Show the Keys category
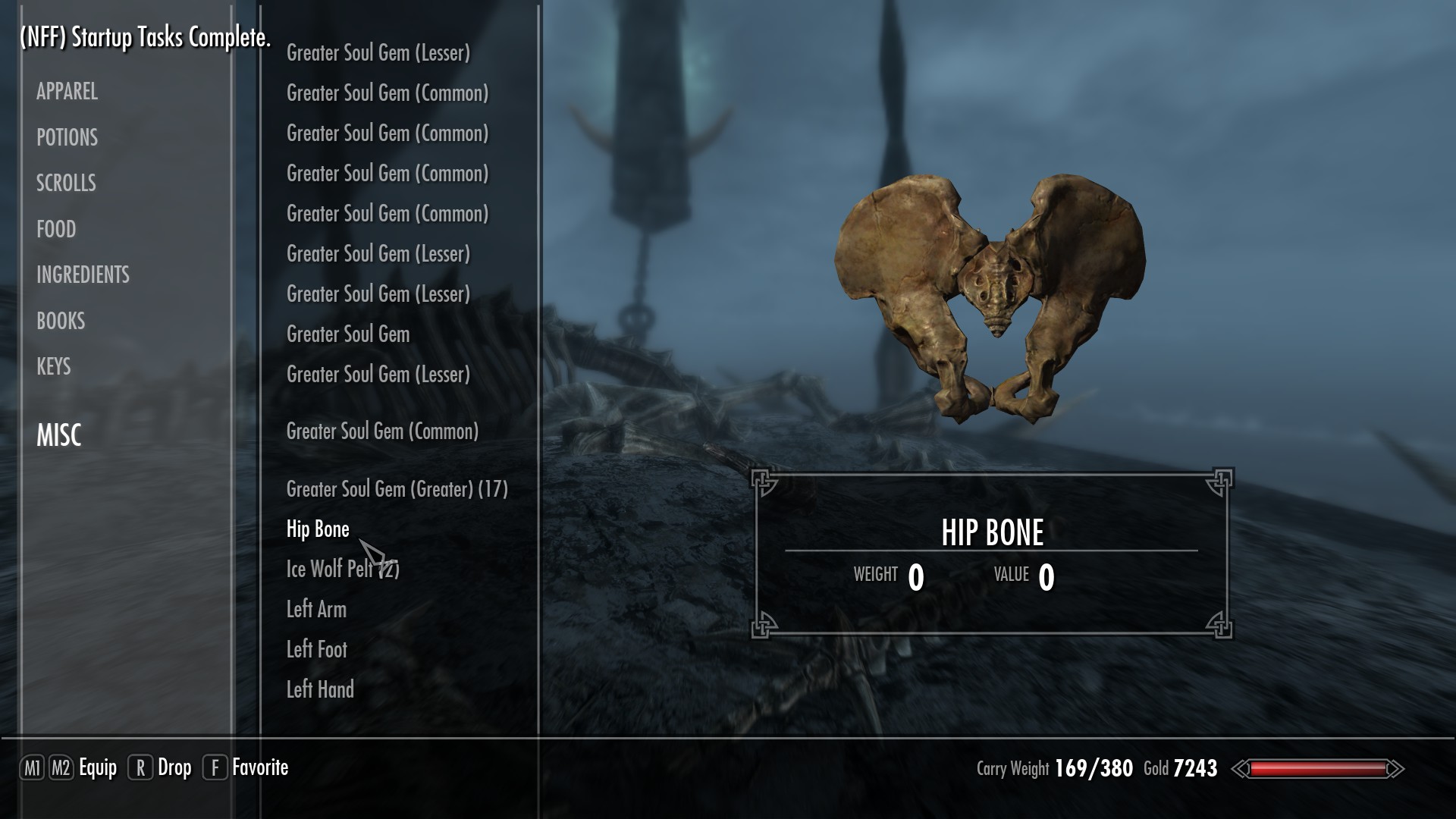Viewport: 1456px width, 819px height. (x=53, y=366)
